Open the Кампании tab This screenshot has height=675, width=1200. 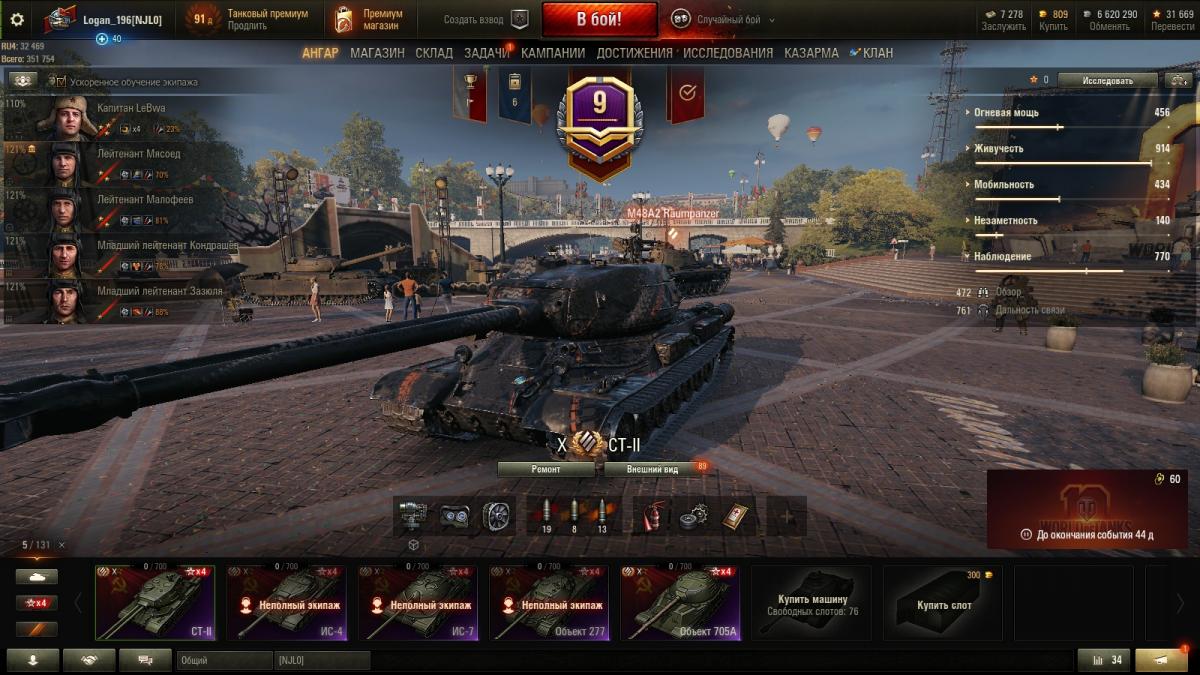[x=553, y=53]
